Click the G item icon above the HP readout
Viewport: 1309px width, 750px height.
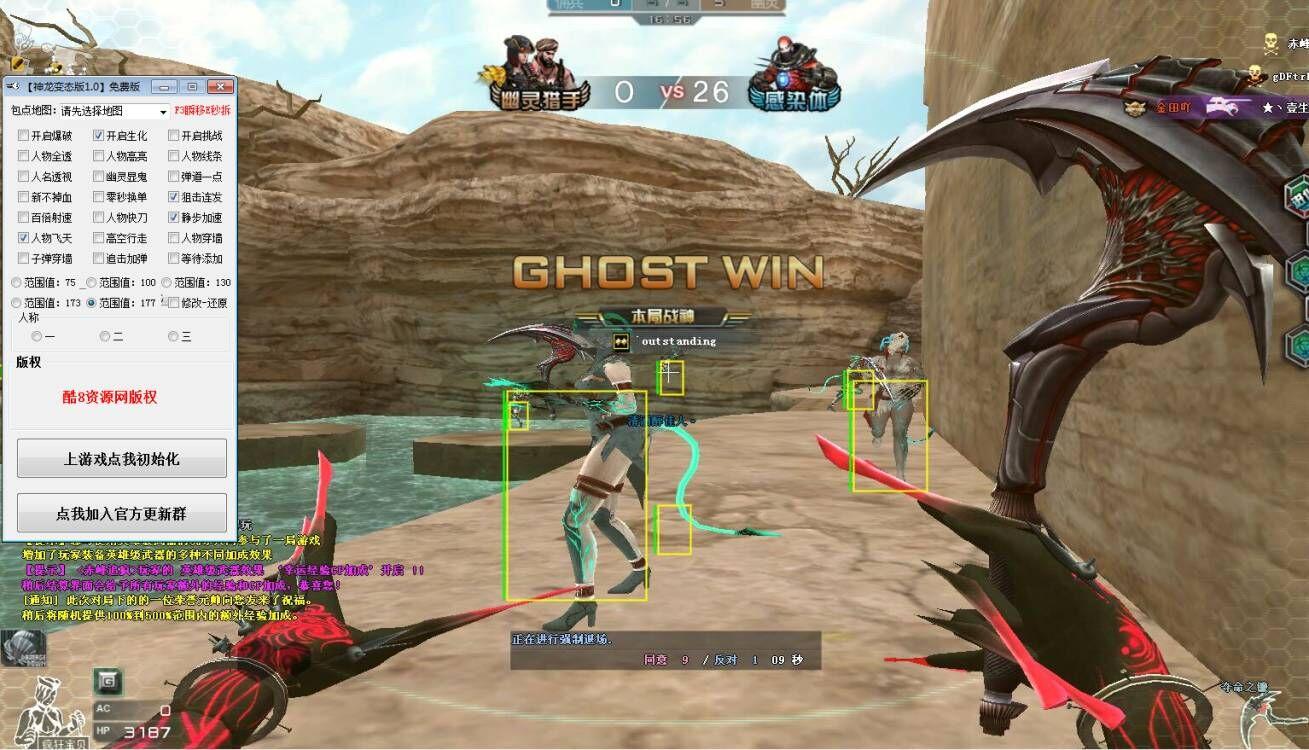point(108,681)
